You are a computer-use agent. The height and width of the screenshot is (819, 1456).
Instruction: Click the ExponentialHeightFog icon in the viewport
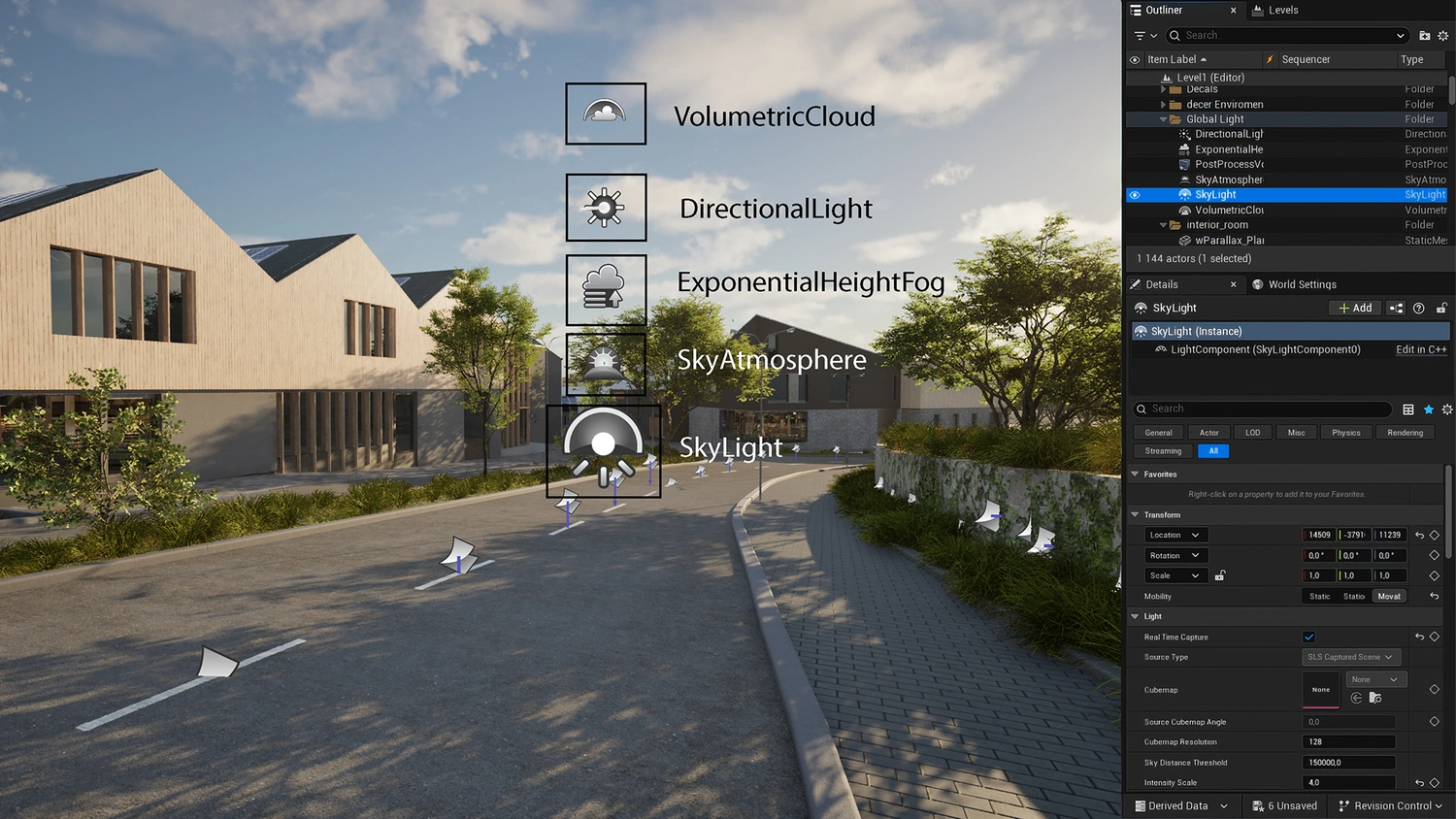tap(605, 288)
